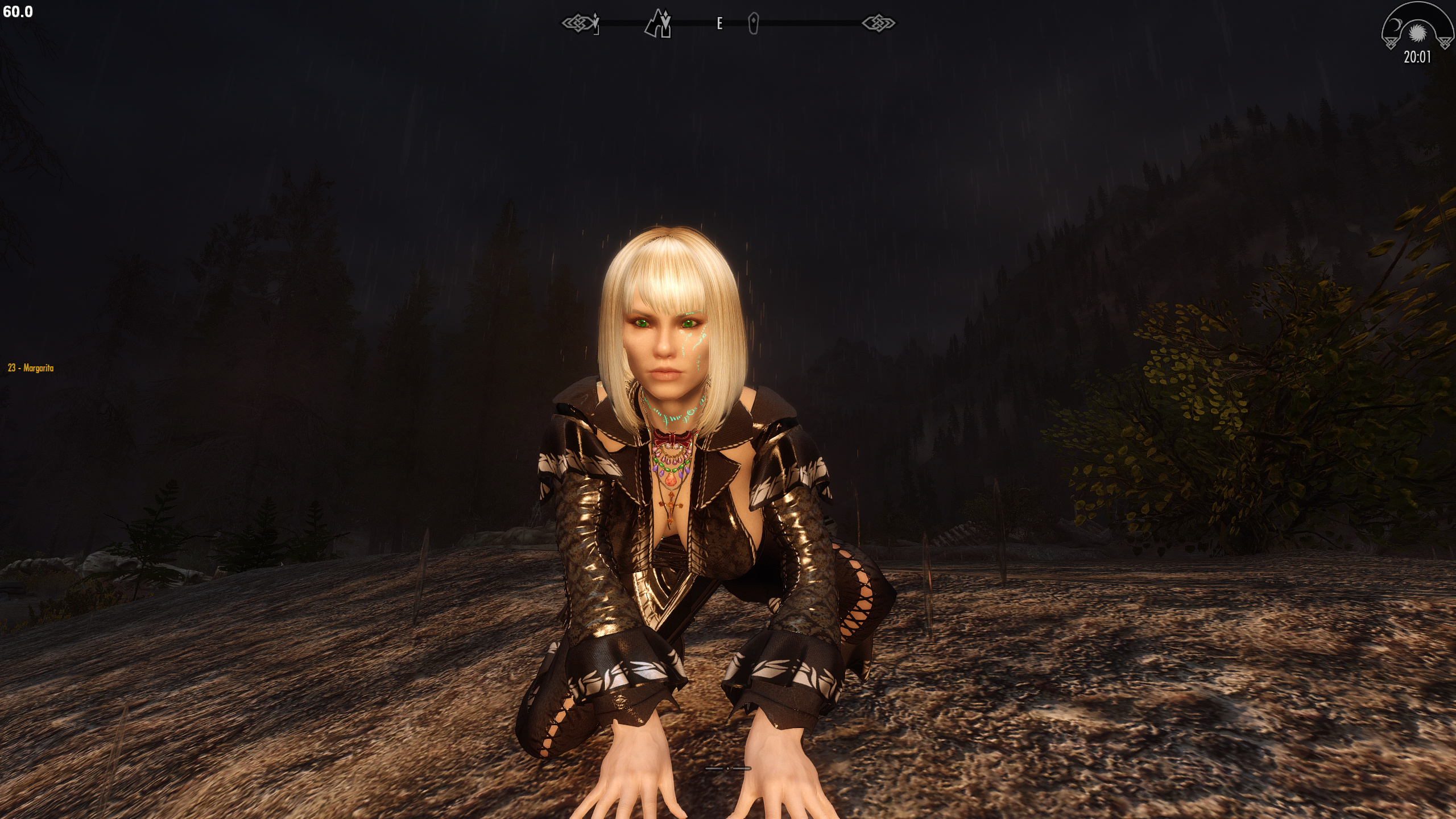Open the moon and sun clock widget
The height and width of the screenshot is (819, 1456).
point(1417,33)
